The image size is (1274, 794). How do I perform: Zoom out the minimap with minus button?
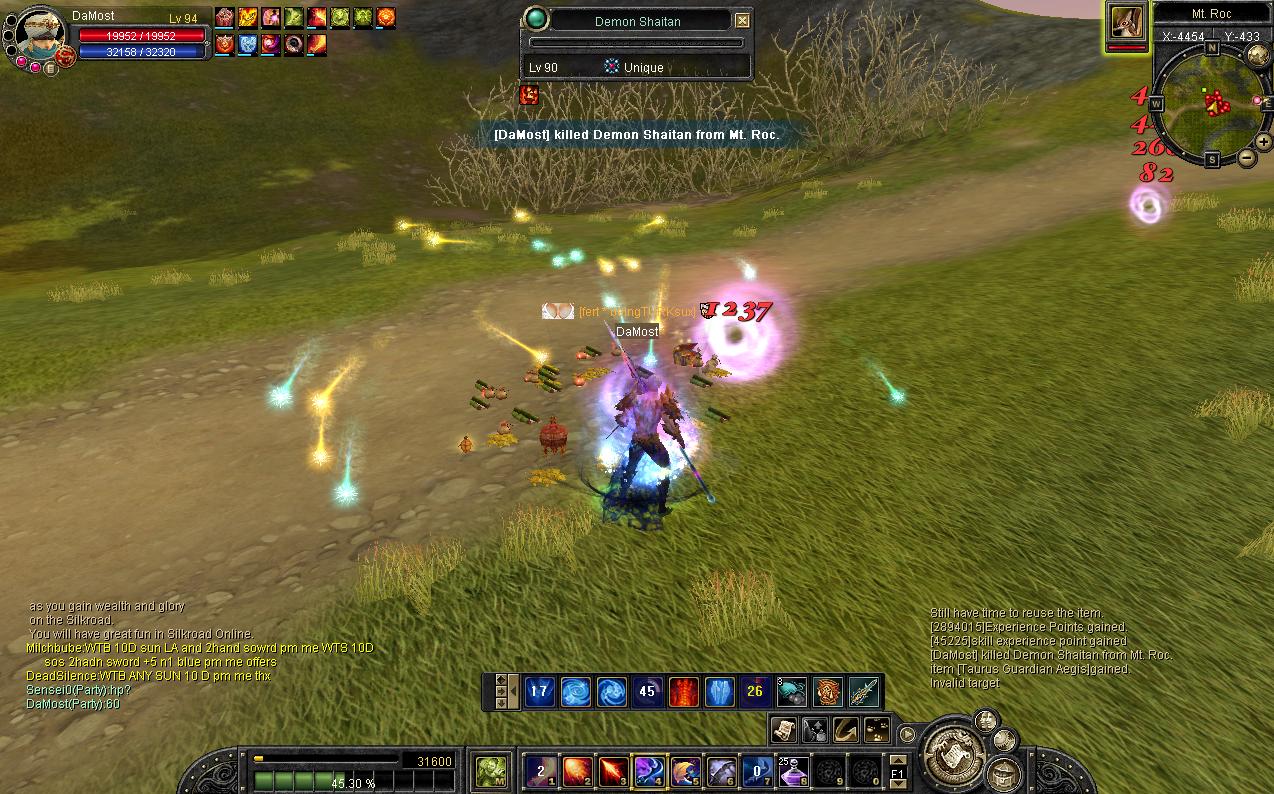1247,157
